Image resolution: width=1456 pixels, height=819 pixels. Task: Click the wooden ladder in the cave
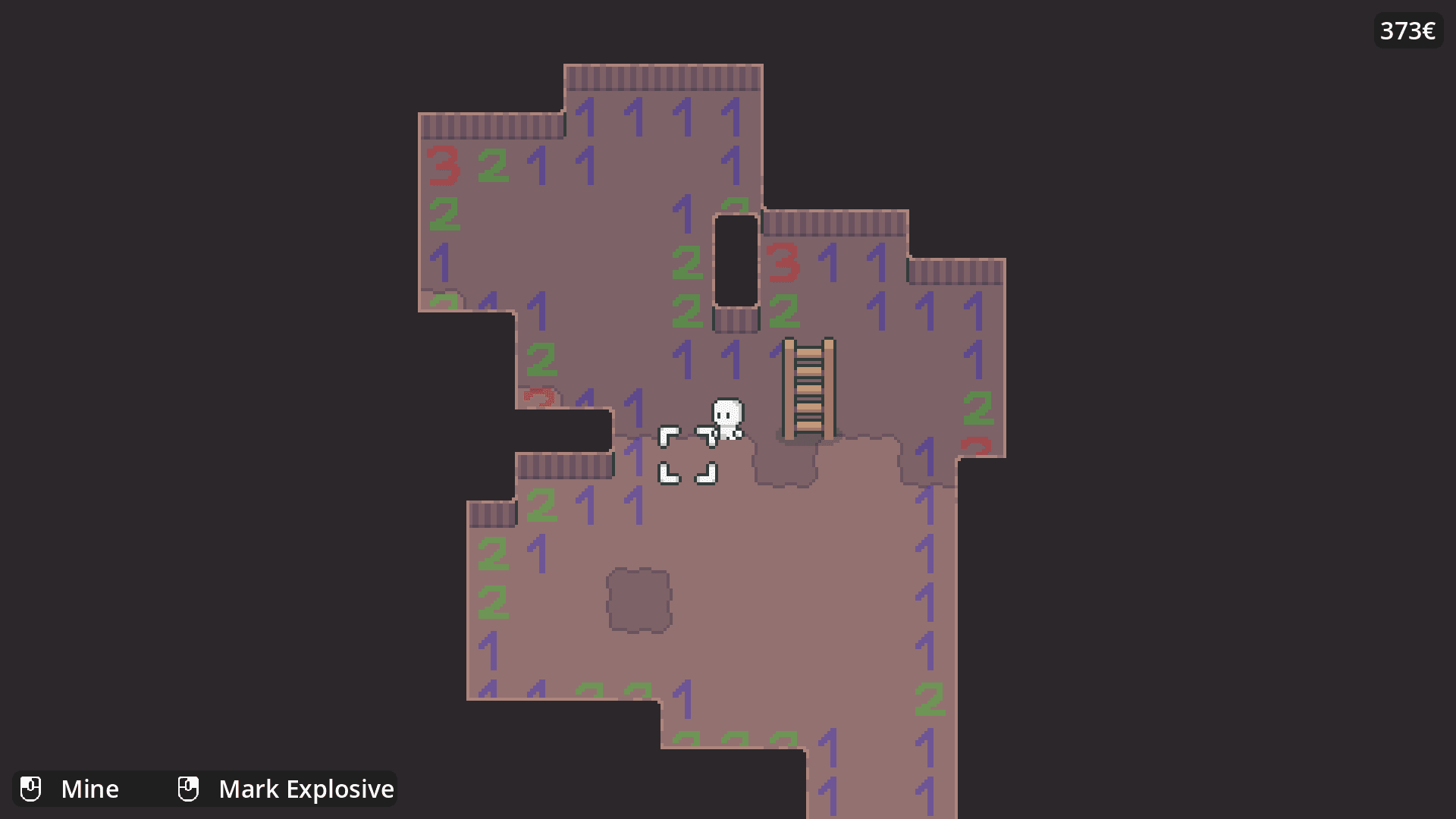808,387
